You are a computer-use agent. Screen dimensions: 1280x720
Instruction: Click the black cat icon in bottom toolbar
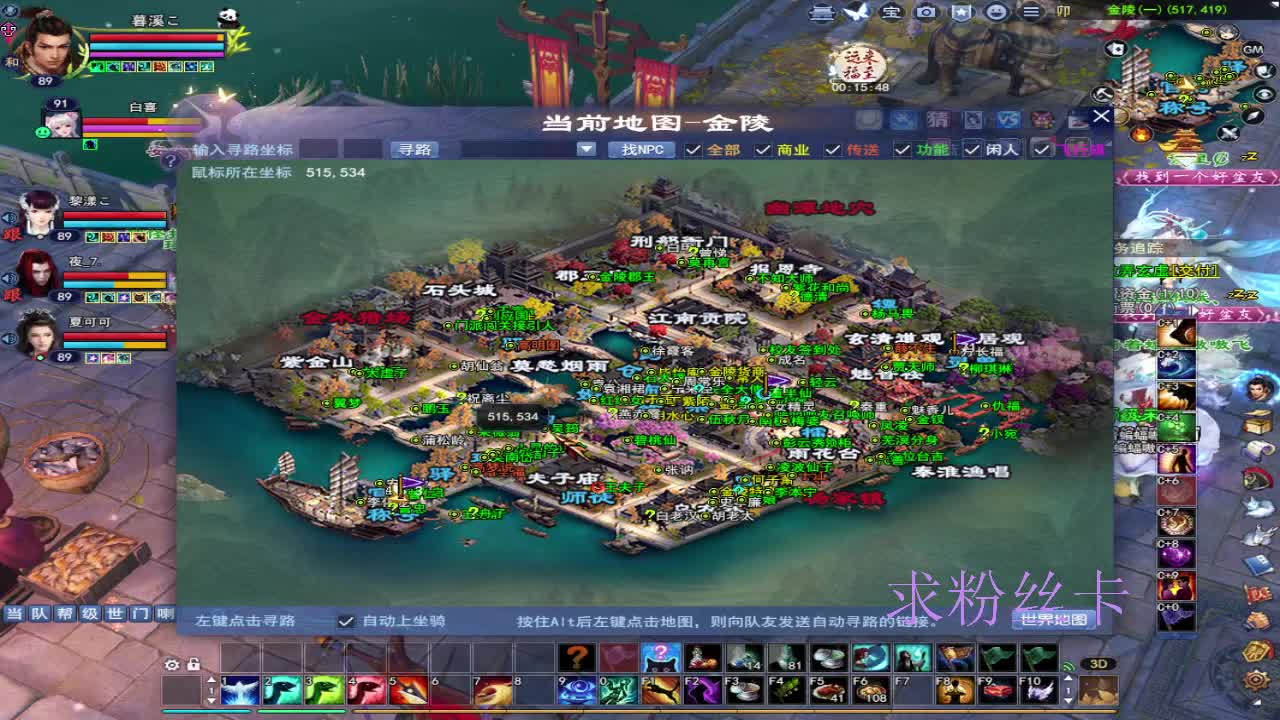click(661, 657)
